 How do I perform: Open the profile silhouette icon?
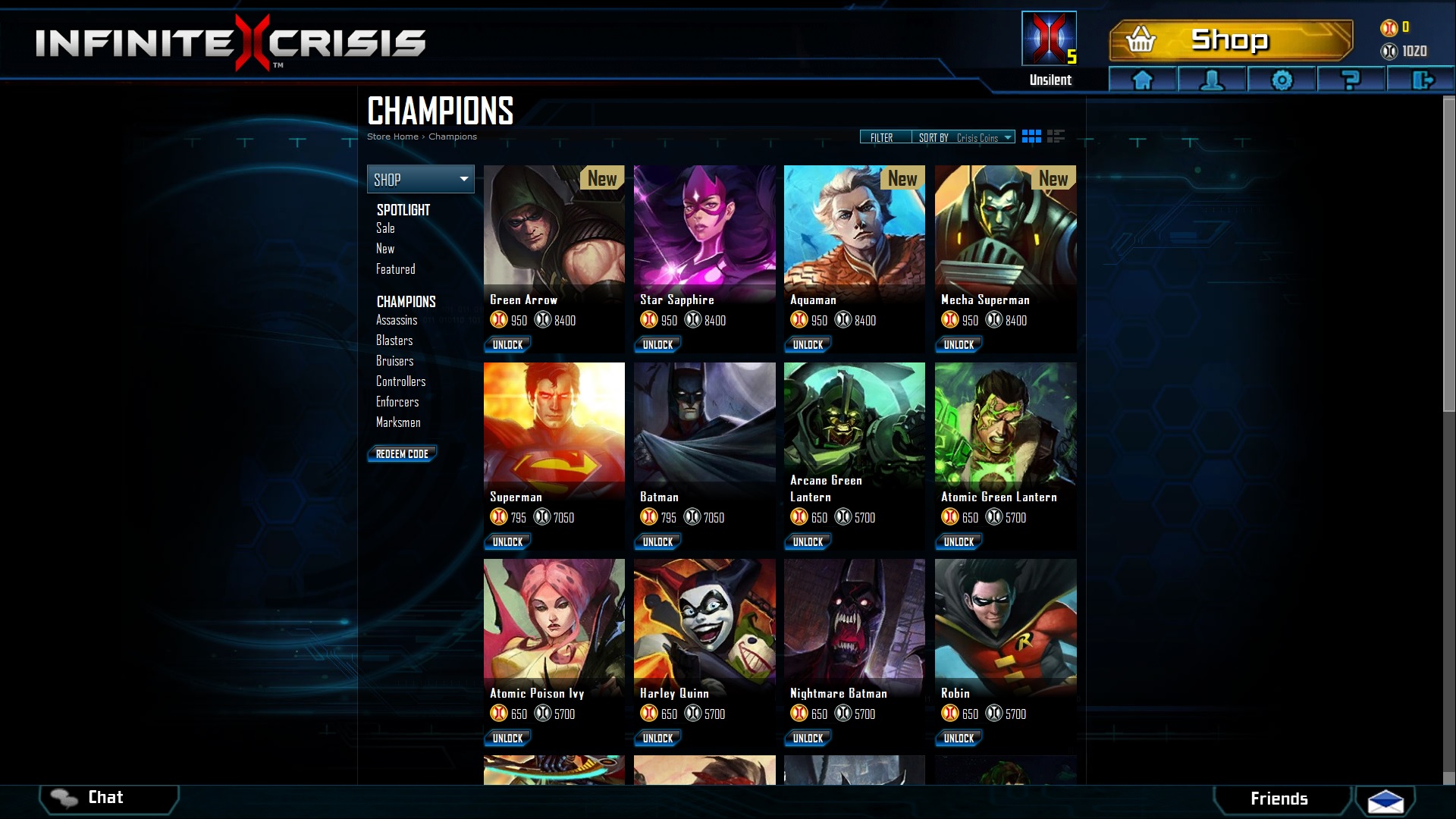point(1212,80)
